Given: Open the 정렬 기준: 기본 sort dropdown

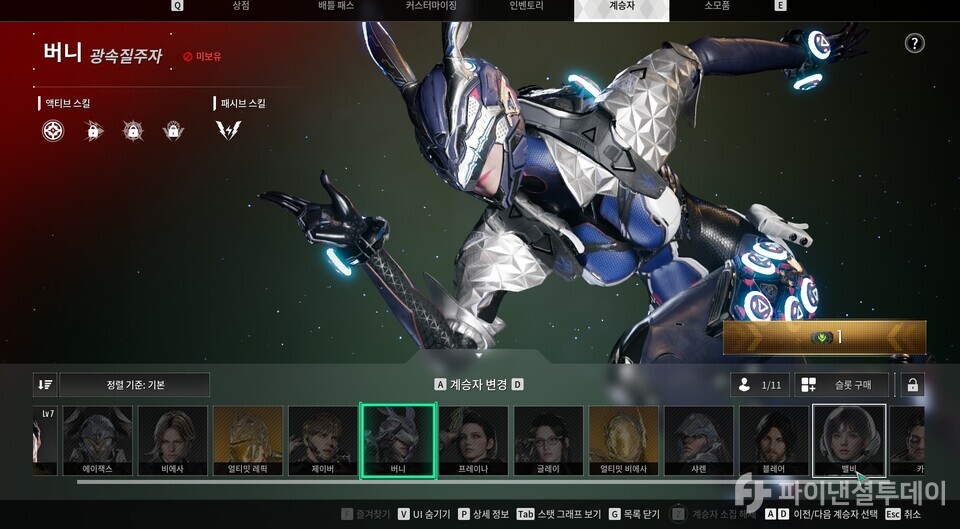Looking at the screenshot, I should point(134,385).
